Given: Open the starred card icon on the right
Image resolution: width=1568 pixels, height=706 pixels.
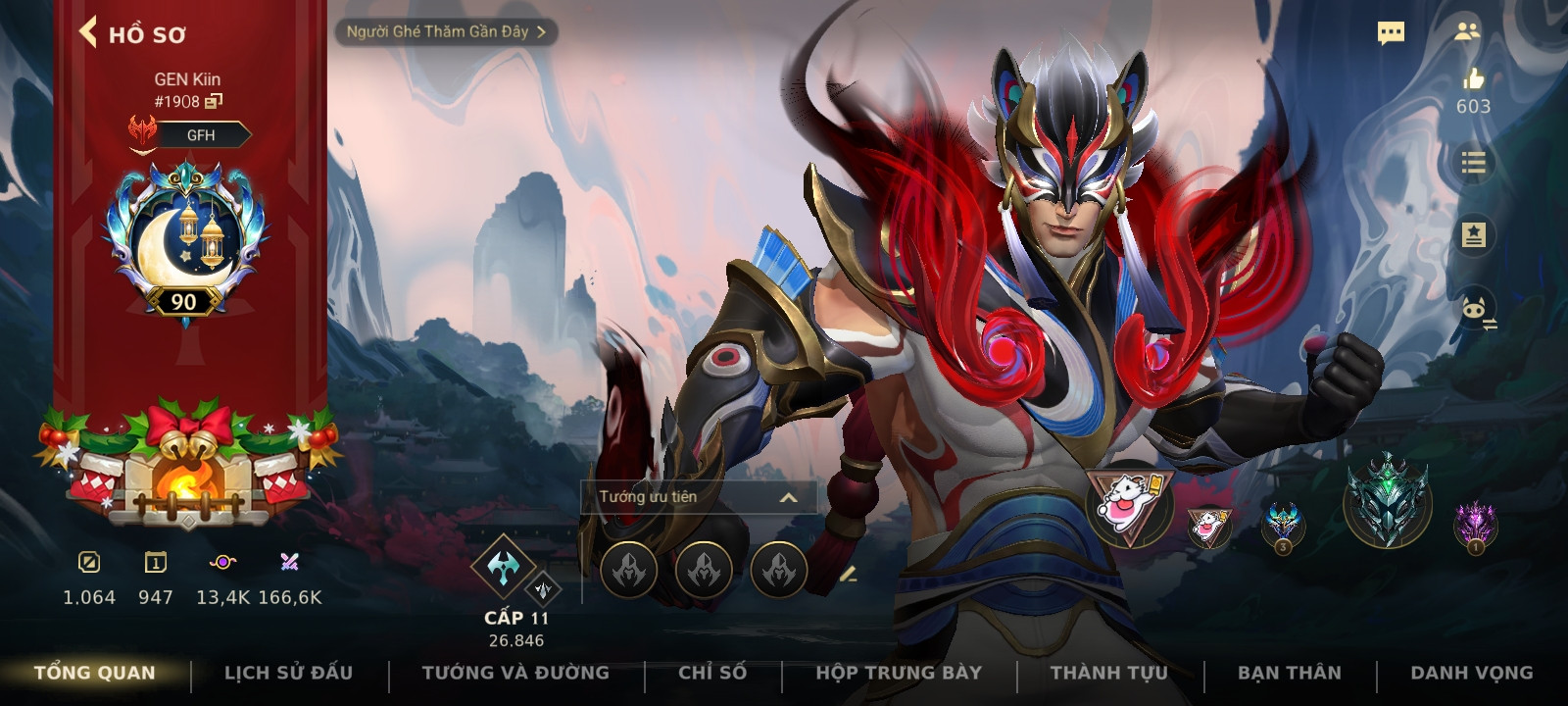Looking at the screenshot, I should tap(1473, 235).
